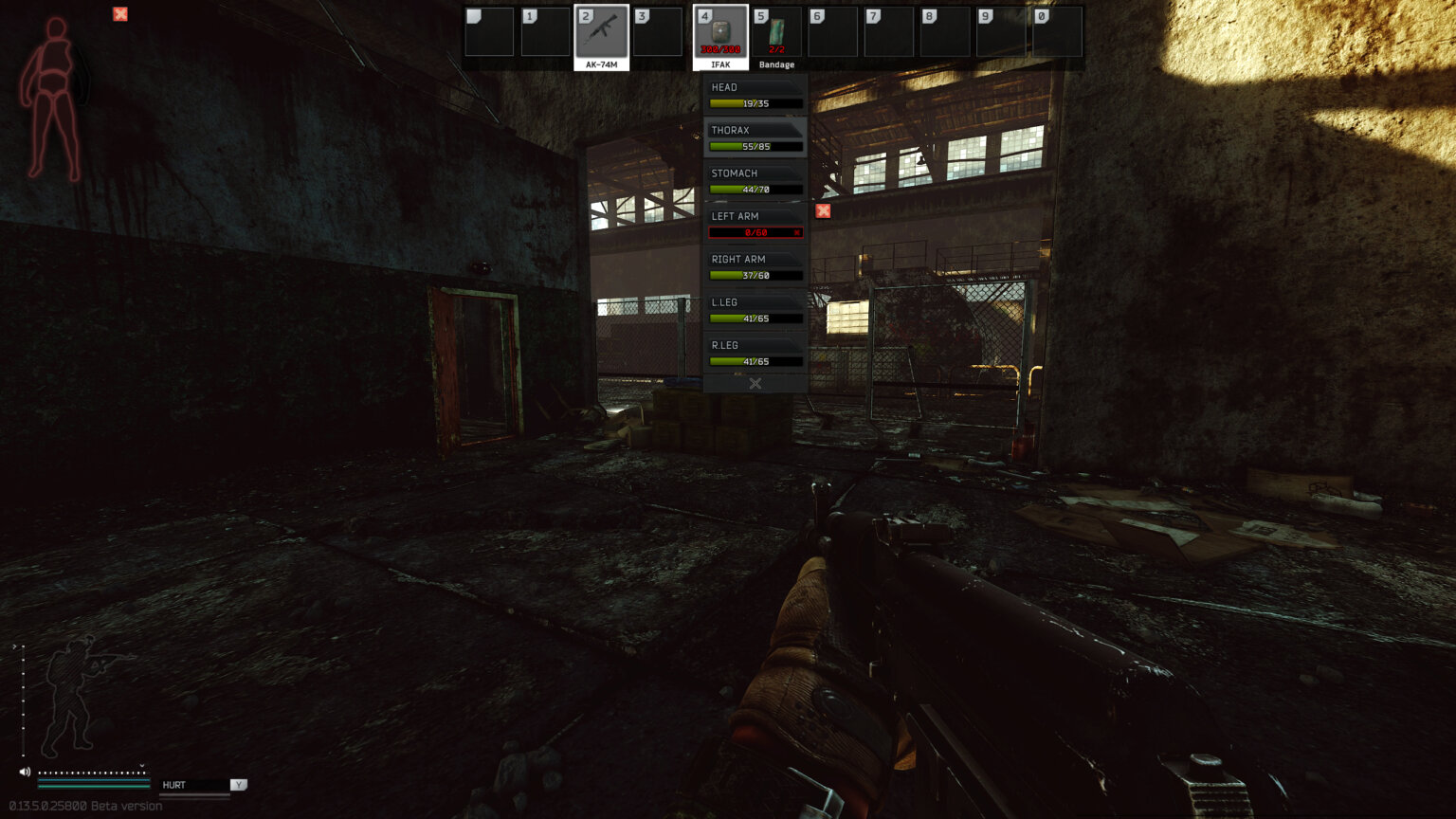The height and width of the screenshot is (819, 1456).
Task: Click the speaker volume icon
Action: coord(23,771)
